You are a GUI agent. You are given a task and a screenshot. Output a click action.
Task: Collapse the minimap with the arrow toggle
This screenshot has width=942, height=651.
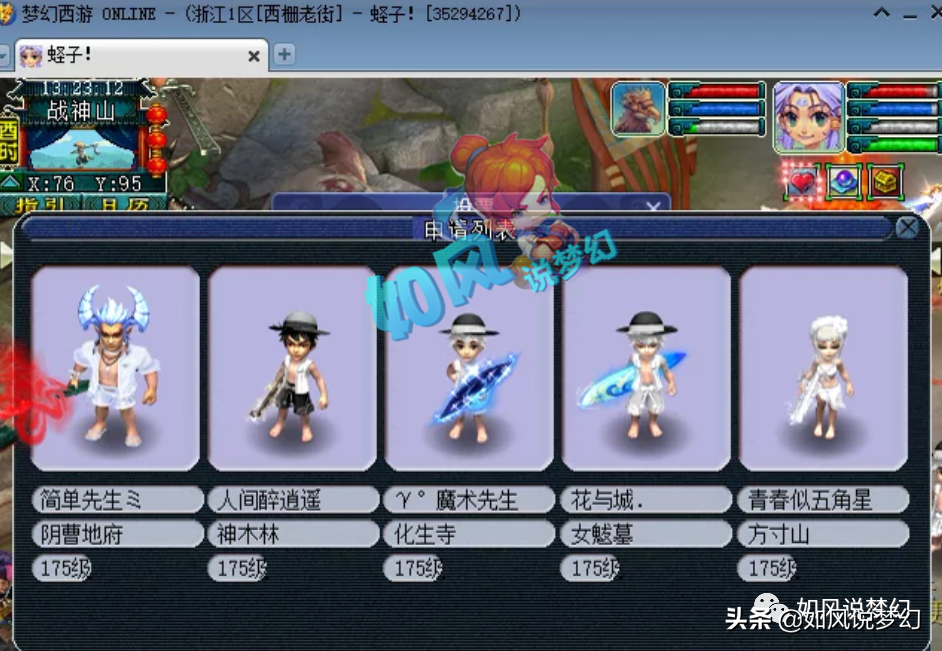click(10, 183)
